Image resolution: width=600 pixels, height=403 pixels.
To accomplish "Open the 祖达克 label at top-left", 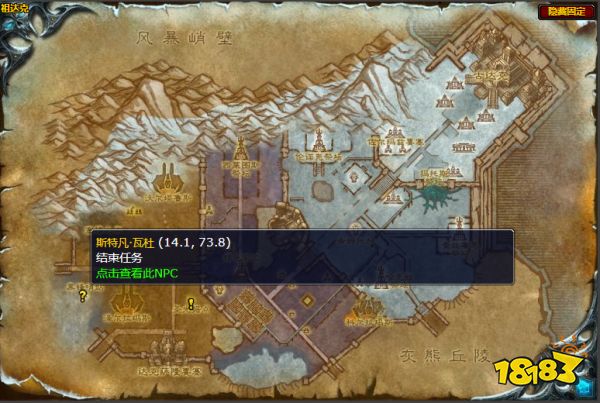I will (x=15, y=8).
